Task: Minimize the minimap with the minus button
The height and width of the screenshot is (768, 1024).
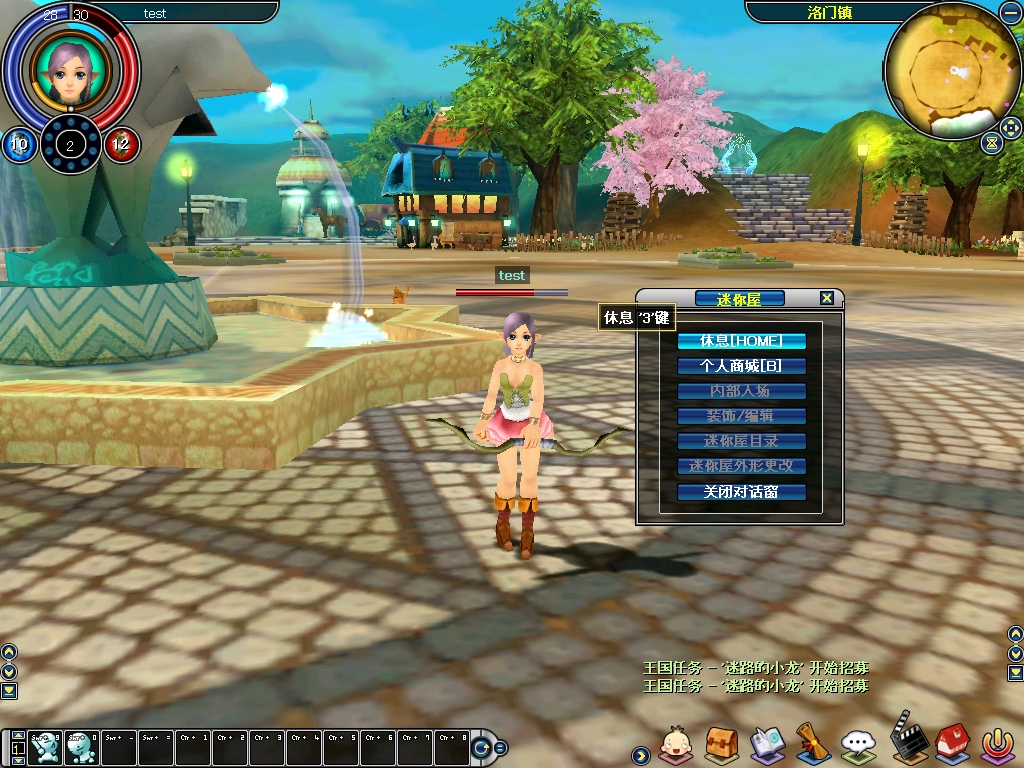Action: (1010, 12)
